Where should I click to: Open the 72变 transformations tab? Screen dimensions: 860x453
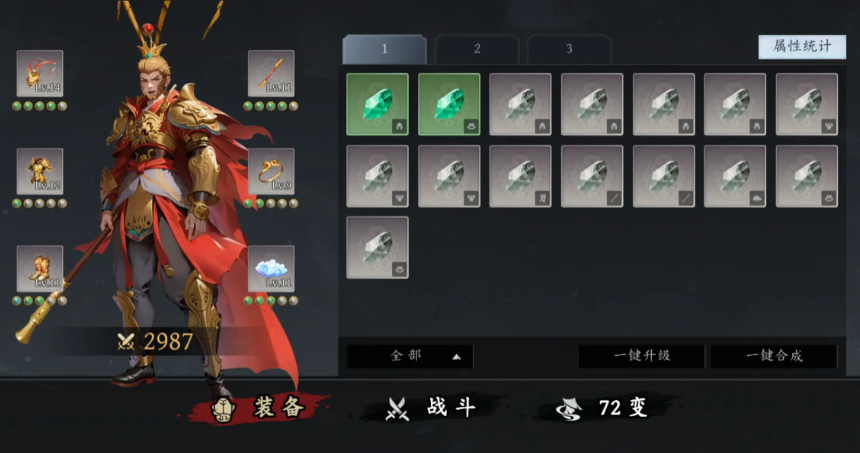click(x=606, y=407)
